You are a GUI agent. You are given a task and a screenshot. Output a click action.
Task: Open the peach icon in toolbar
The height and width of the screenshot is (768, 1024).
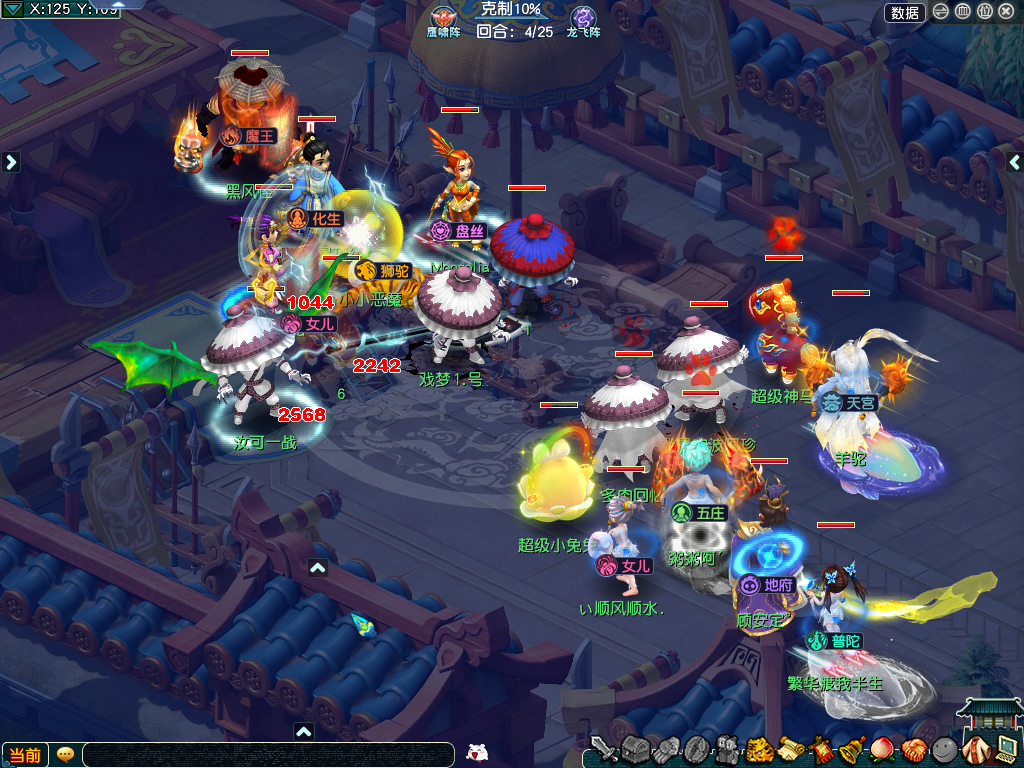(x=883, y=749)
